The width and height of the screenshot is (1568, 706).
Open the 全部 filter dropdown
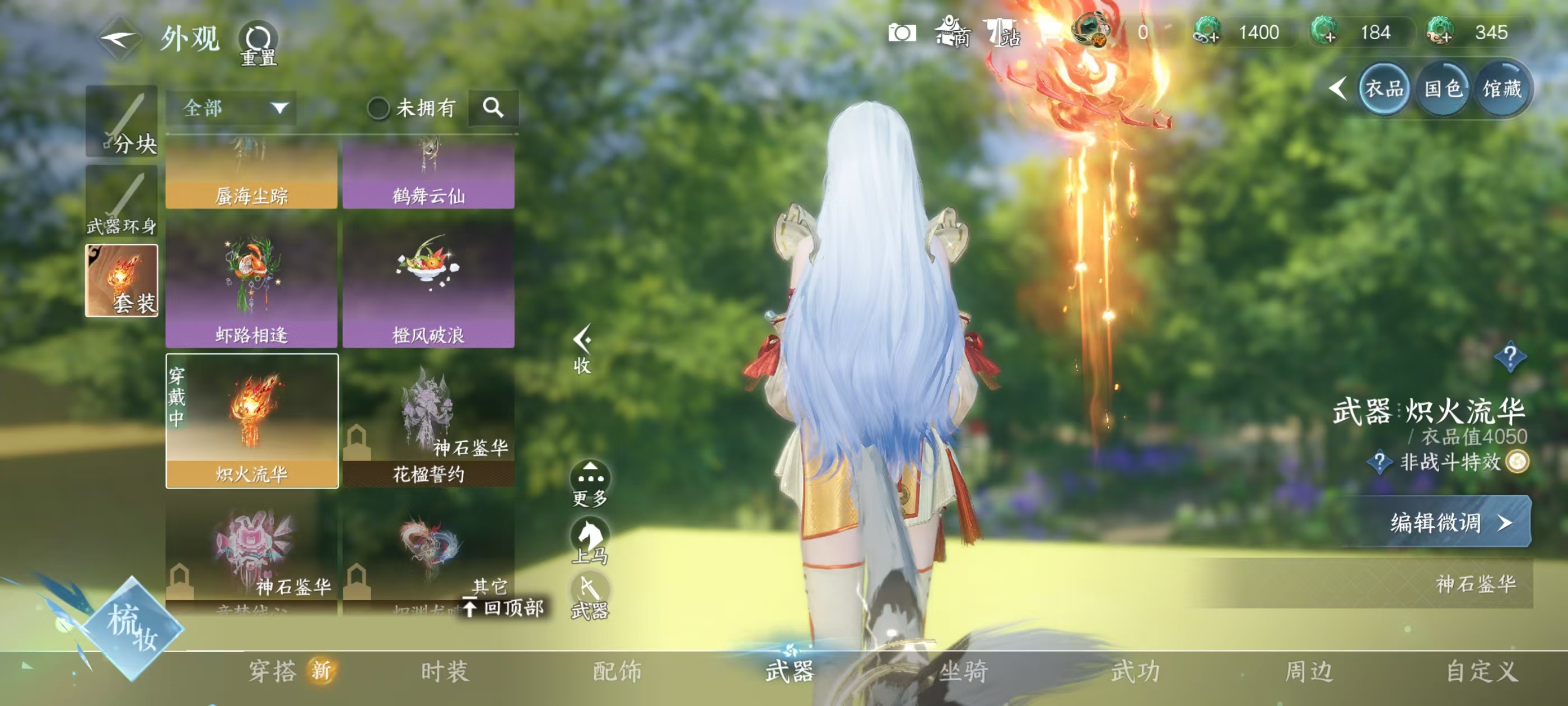pyautogui.click(x=231, y=109)
